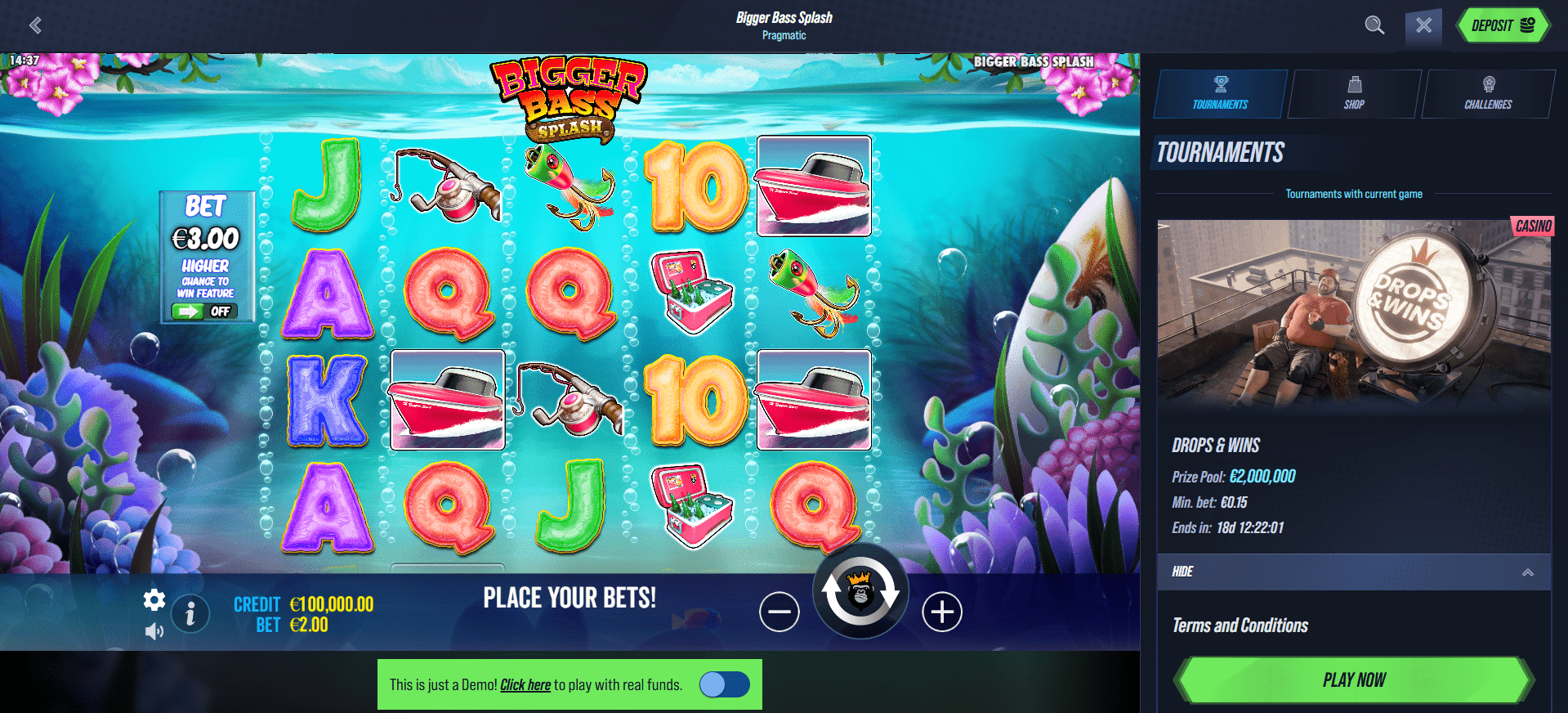
Task: Increase the bet with the plus button
Action: (x=942, y=612)
